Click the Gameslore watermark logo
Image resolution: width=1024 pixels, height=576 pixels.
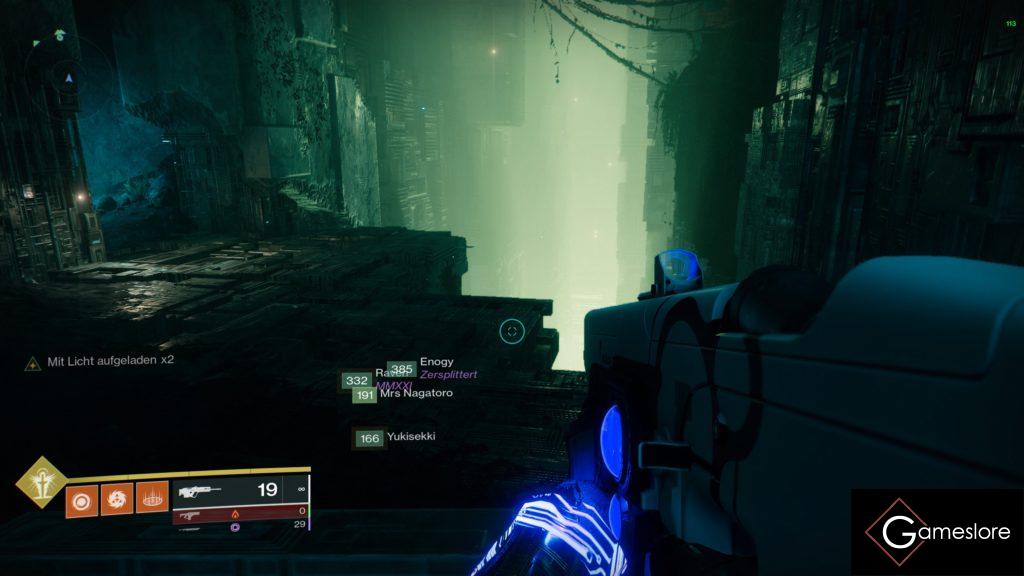tap(937, 532)
